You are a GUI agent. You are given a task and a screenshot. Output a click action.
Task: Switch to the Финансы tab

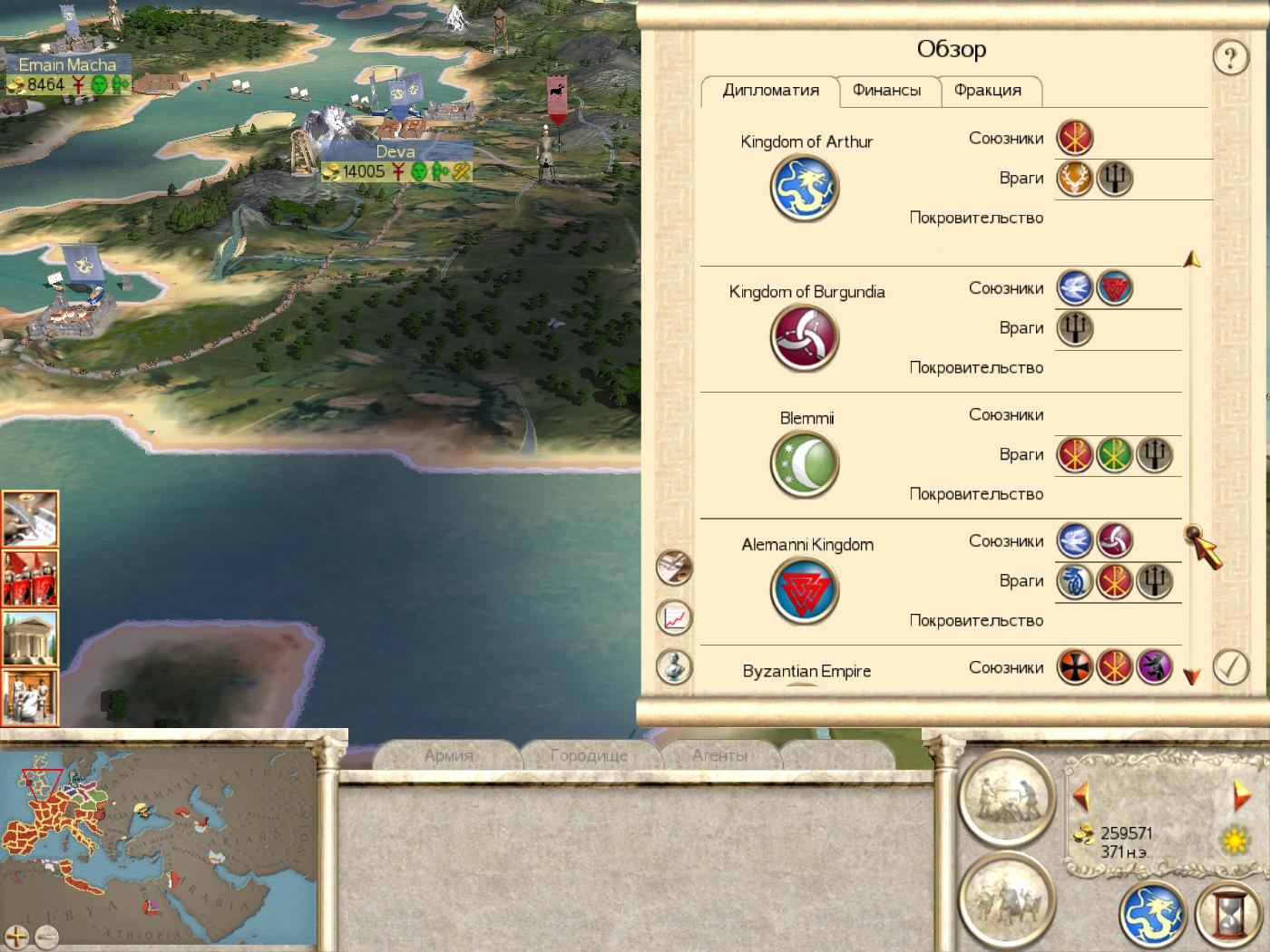(x=886, y=91)
